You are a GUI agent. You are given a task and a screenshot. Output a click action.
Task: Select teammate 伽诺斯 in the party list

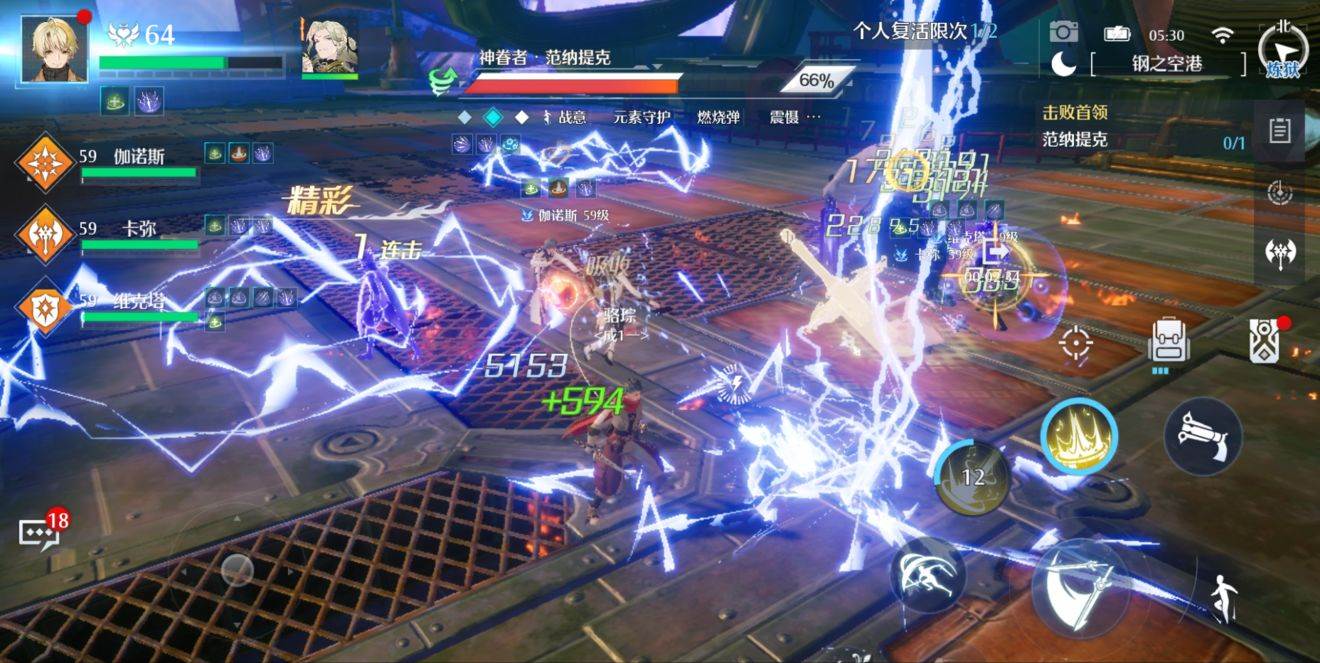[x=46, y=163]
